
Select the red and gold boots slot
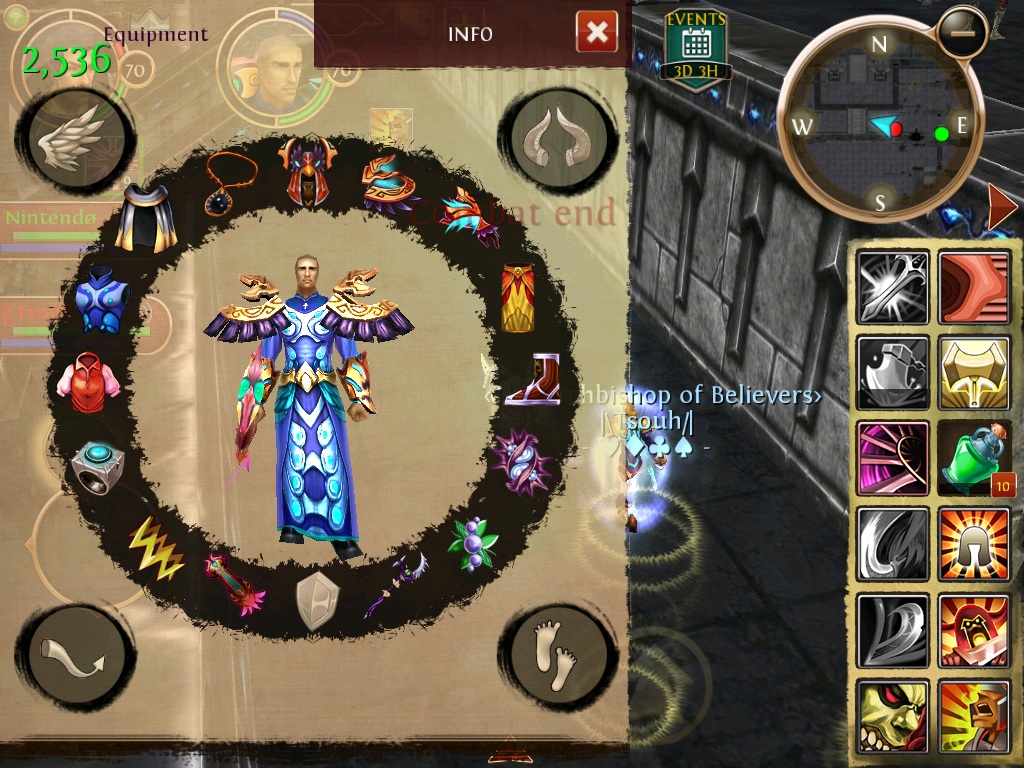(x=532, y=381)
